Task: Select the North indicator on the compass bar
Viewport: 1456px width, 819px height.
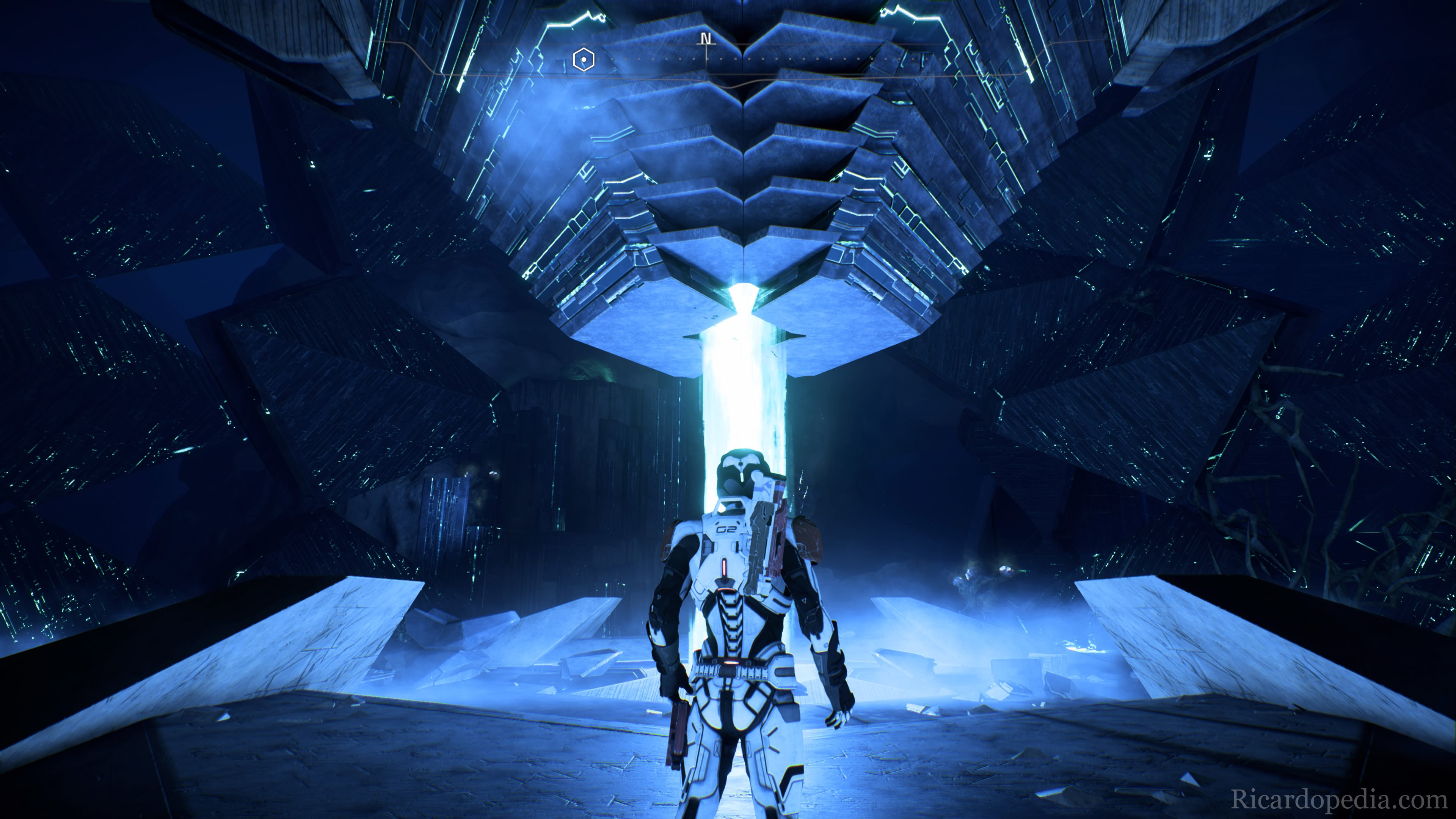Action: point(705,38)
